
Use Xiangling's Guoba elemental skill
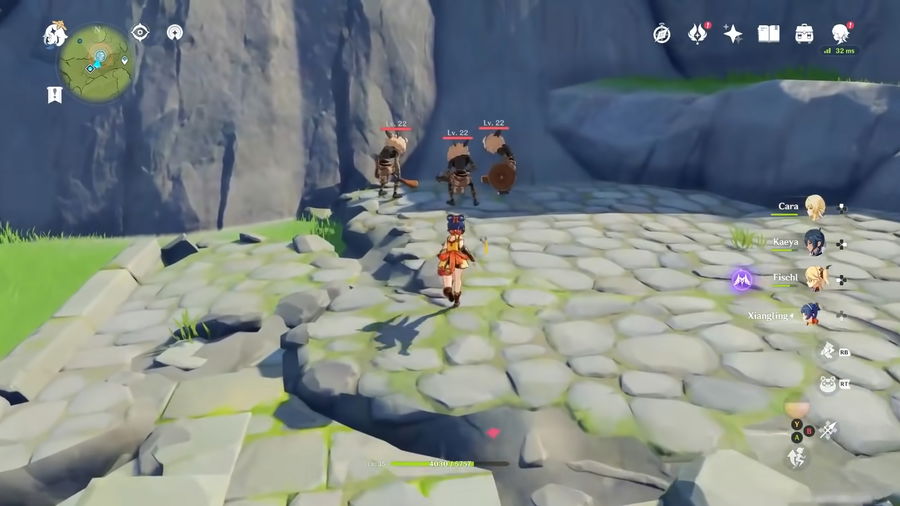827,383
